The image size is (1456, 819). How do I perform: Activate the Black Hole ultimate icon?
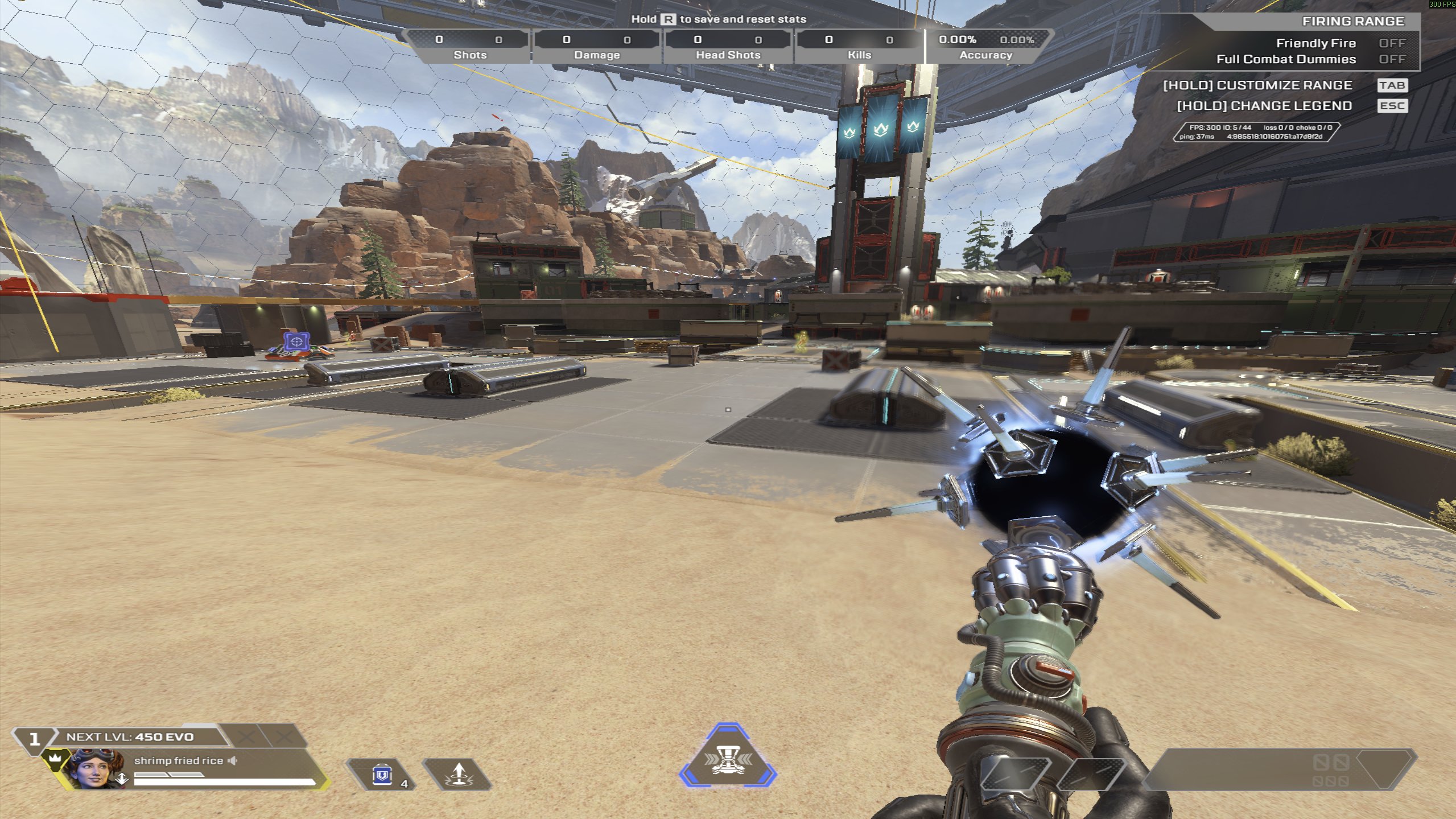[x=727, y=758]
